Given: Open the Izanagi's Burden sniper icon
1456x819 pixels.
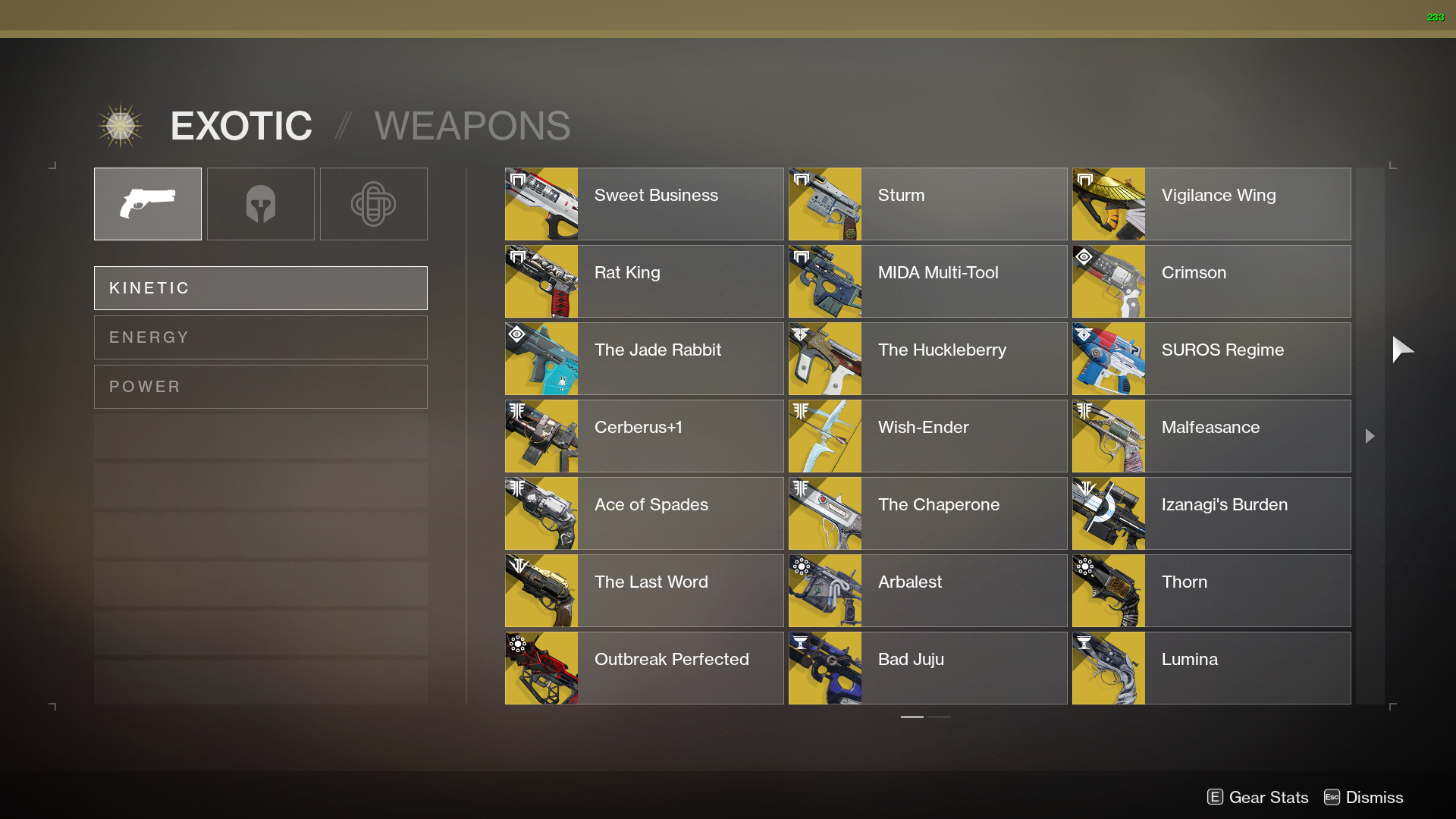Looking at the screenshot, I should coord(1108,513).
